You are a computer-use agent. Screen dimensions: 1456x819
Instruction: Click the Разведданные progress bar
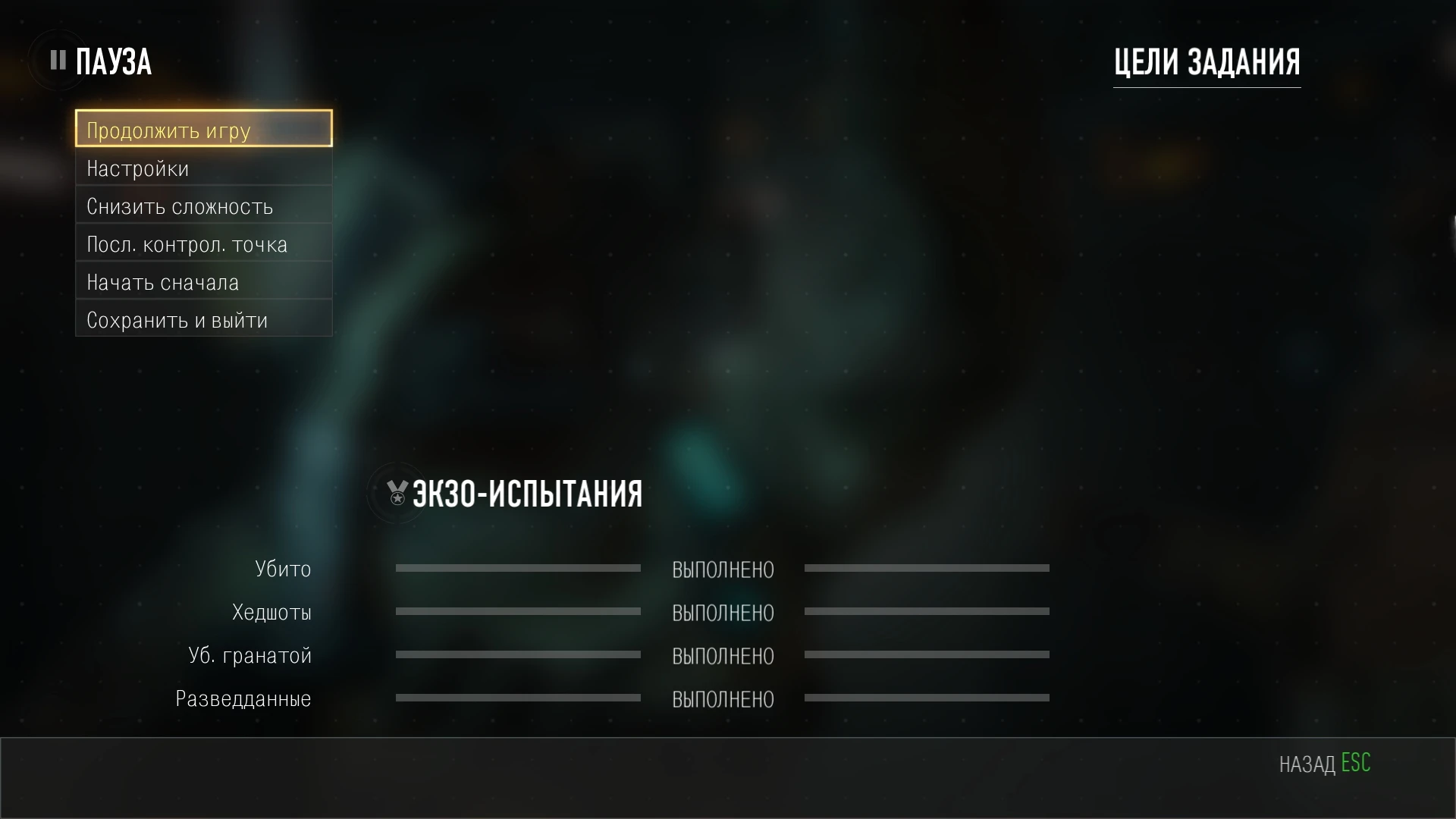(x=519, y=698)
